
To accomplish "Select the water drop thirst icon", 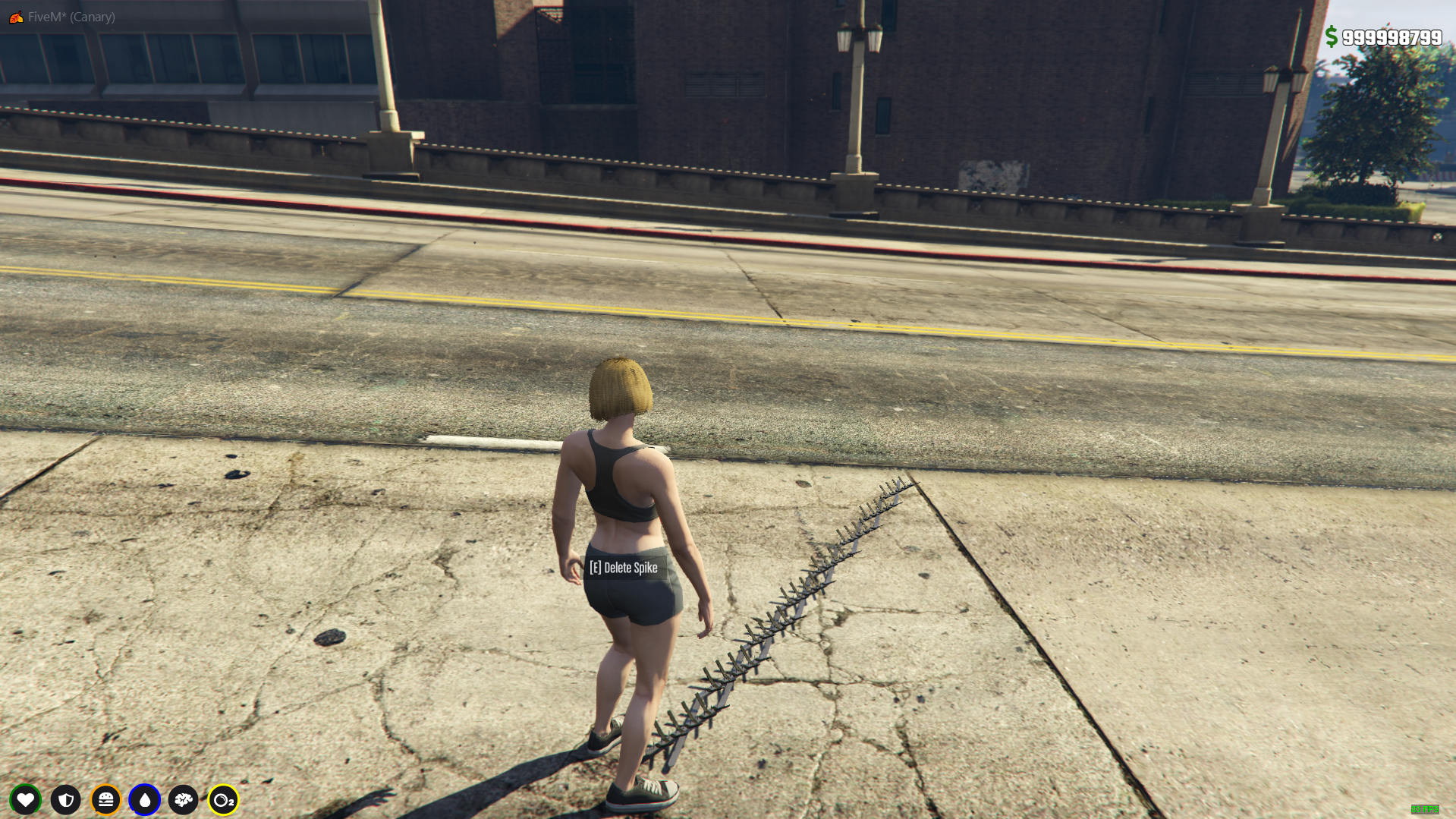I will 145,799.
